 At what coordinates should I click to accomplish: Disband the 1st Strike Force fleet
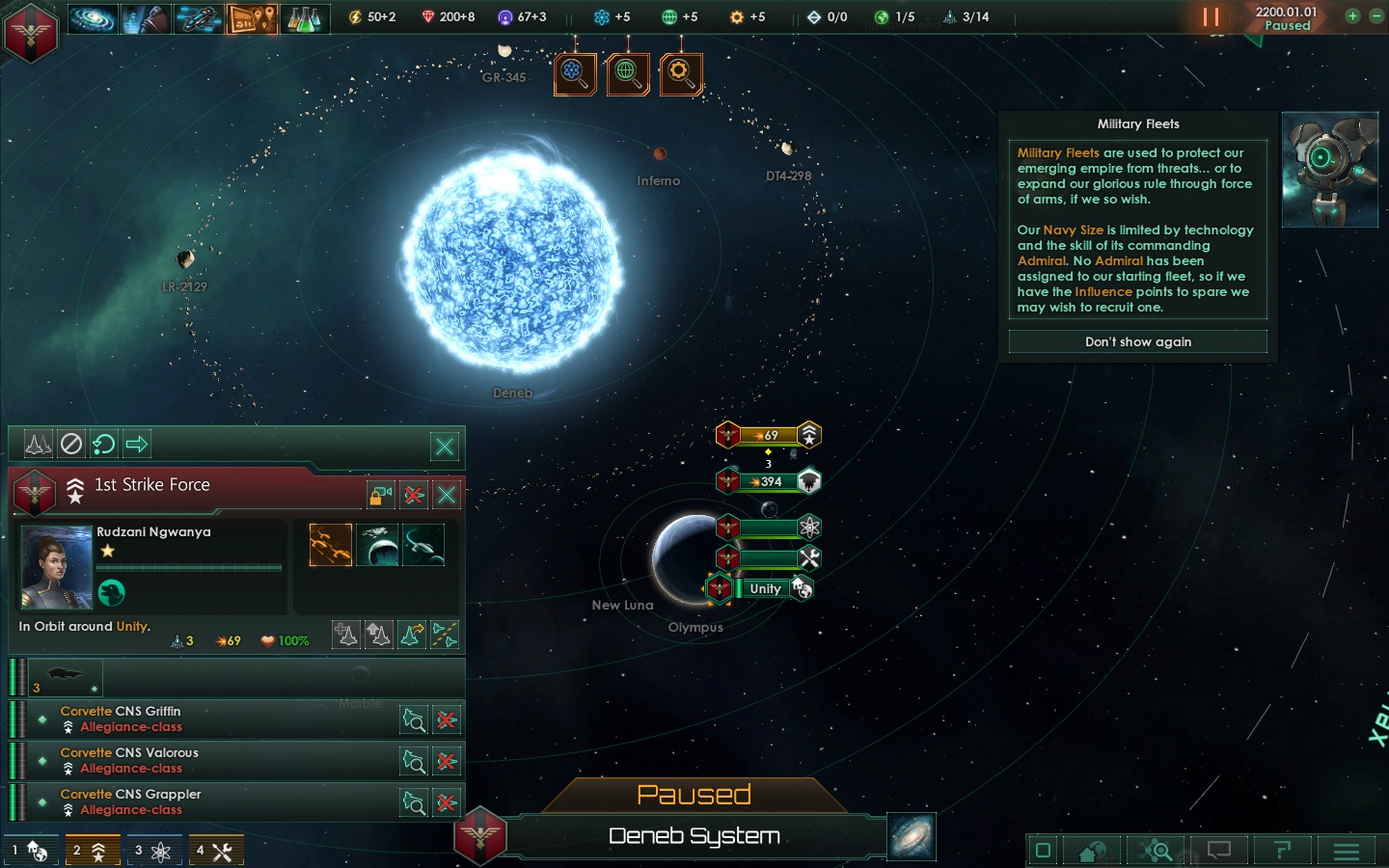tap(414, 495)
